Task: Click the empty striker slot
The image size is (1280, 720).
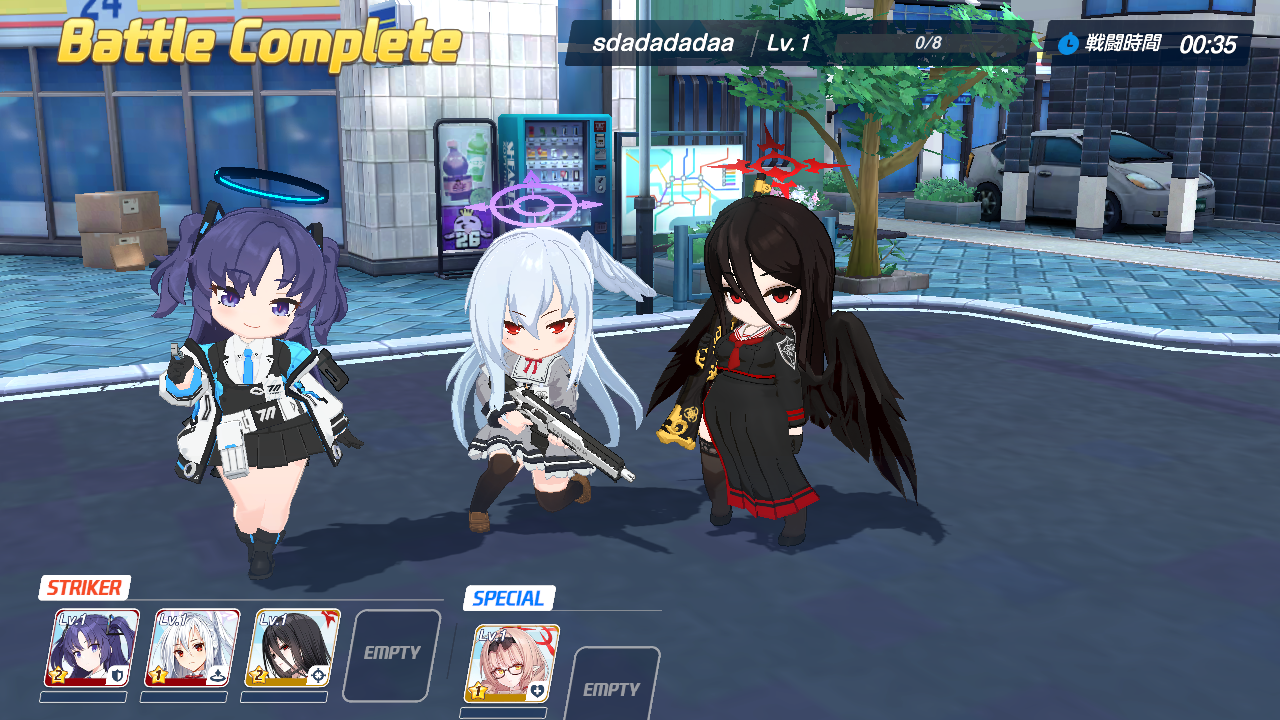Action: click(x=392, y=654)
